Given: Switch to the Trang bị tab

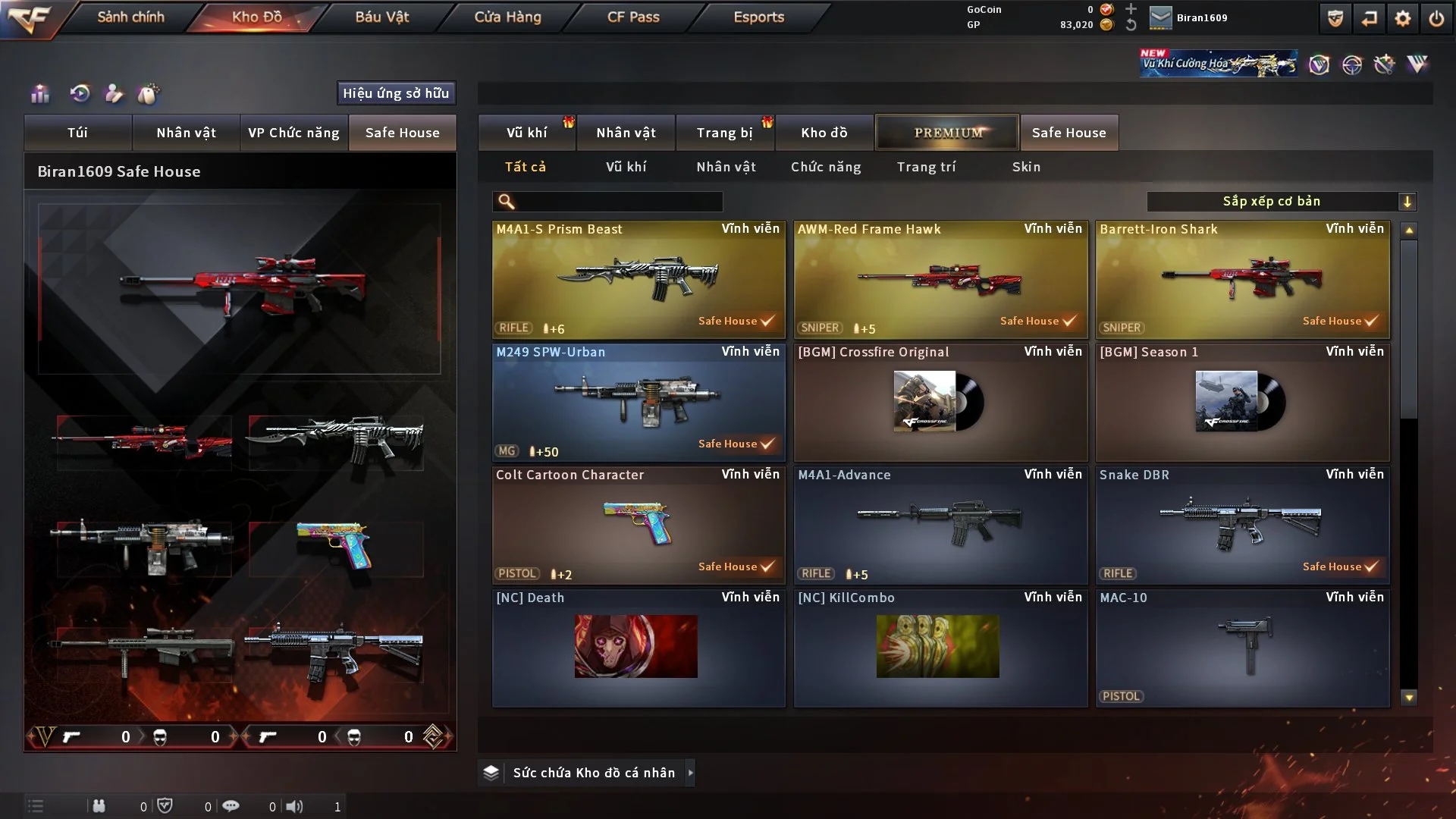Looking at the screenshot, I should pyautogui.click(x=724, y=133).
